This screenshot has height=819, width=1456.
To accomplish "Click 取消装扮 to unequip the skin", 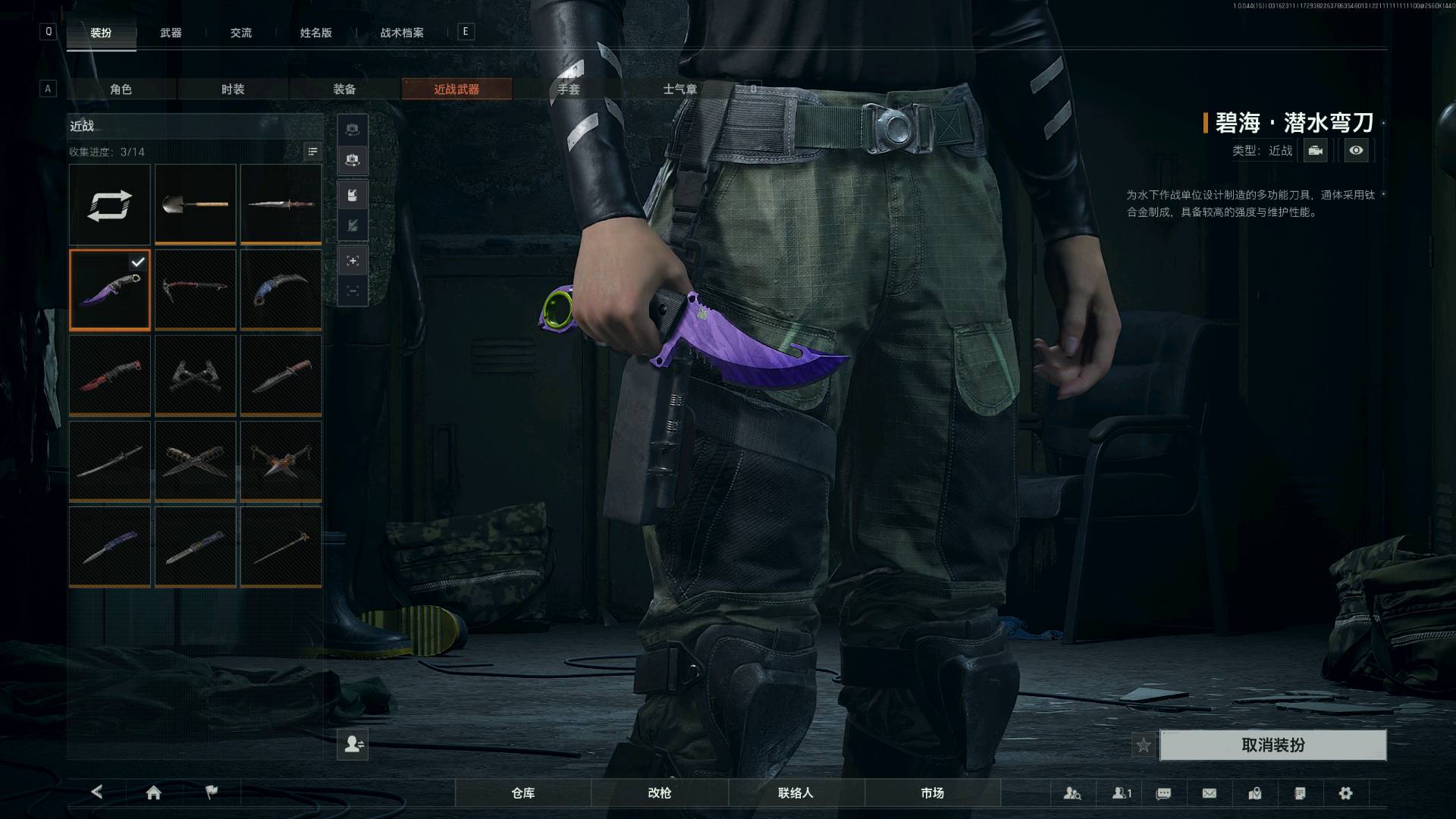I will pos(1272,745).
